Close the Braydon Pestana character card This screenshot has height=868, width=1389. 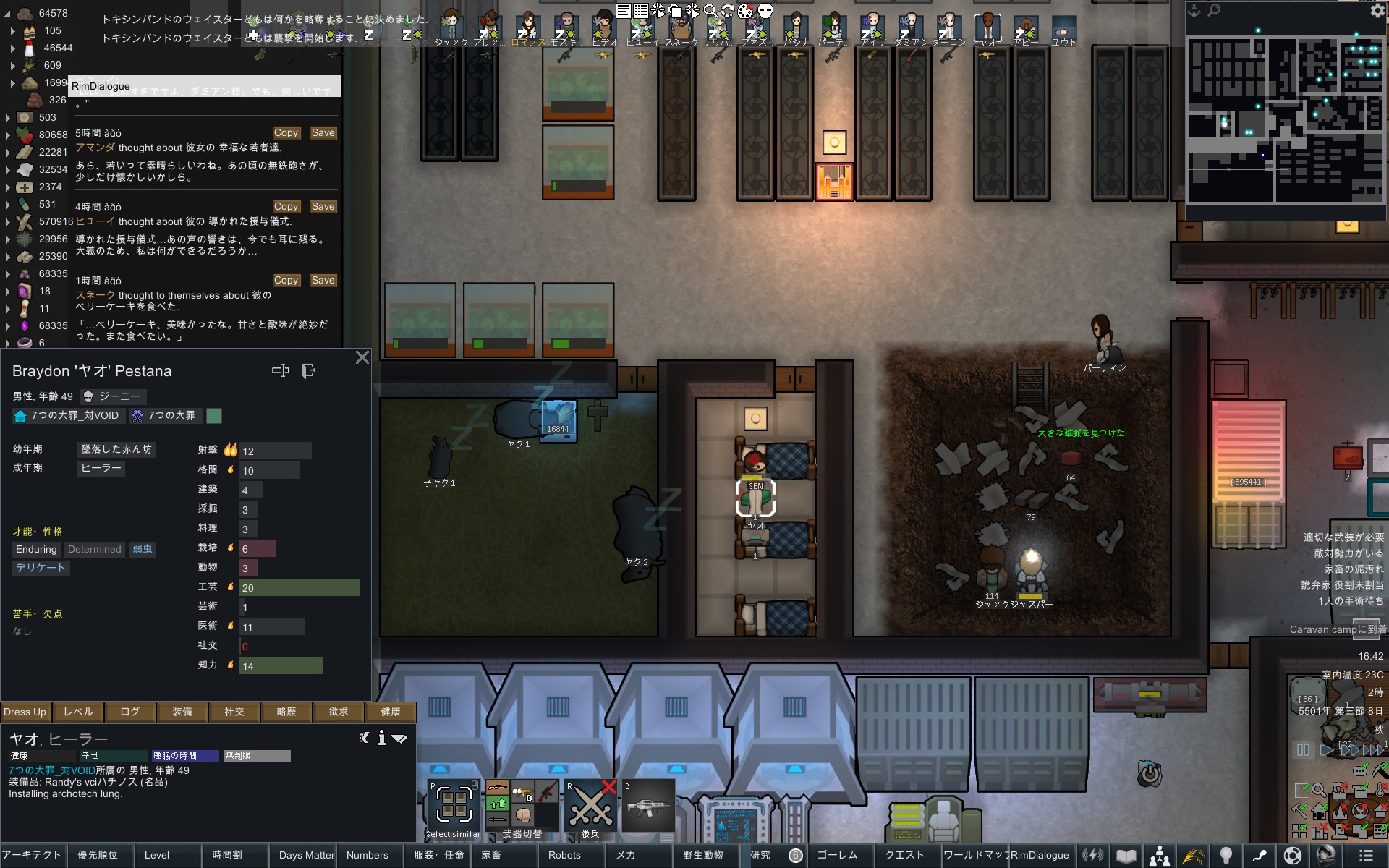[x=362, y=357]
